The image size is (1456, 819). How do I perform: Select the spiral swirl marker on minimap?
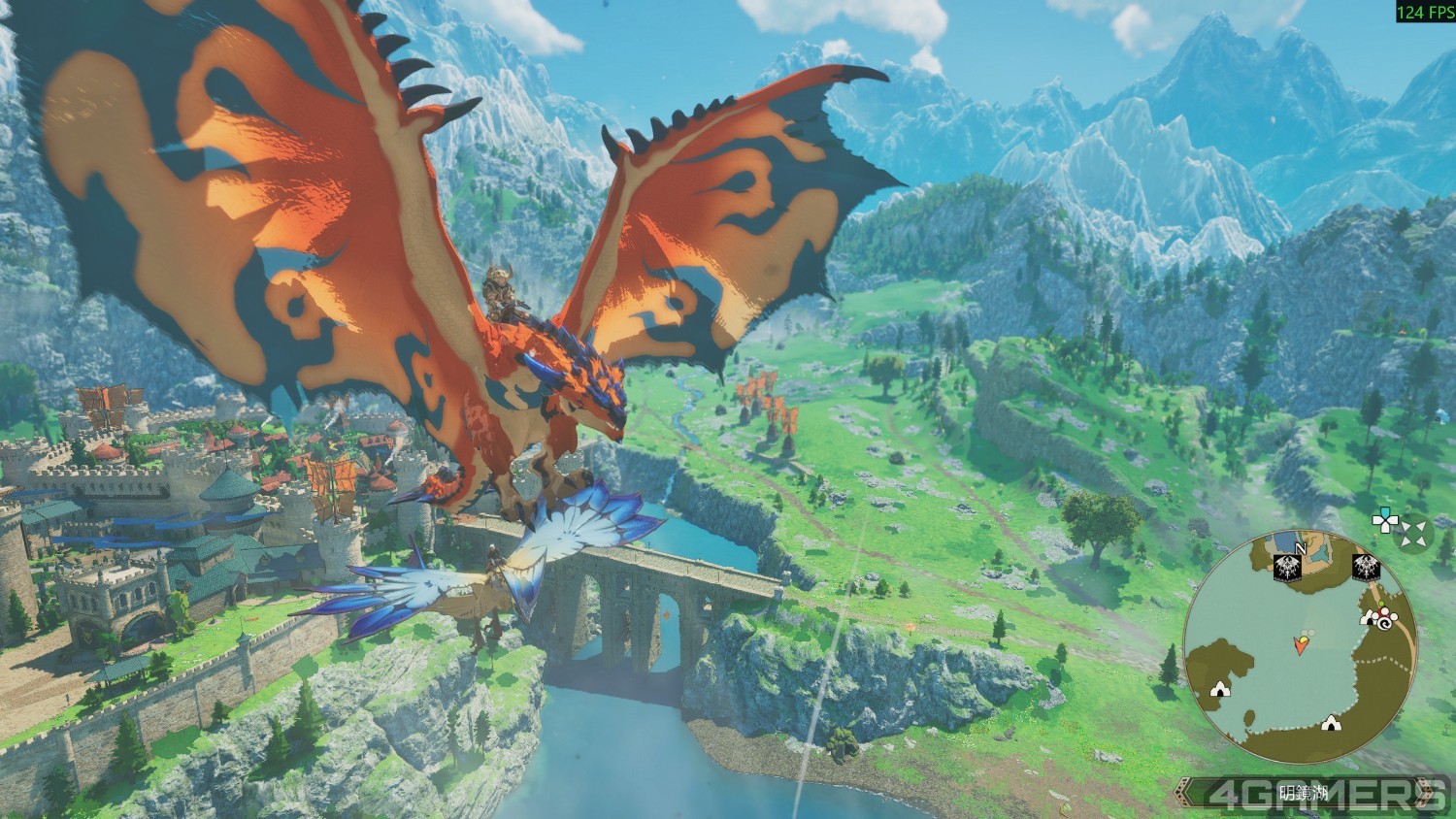click(1386, 624)
